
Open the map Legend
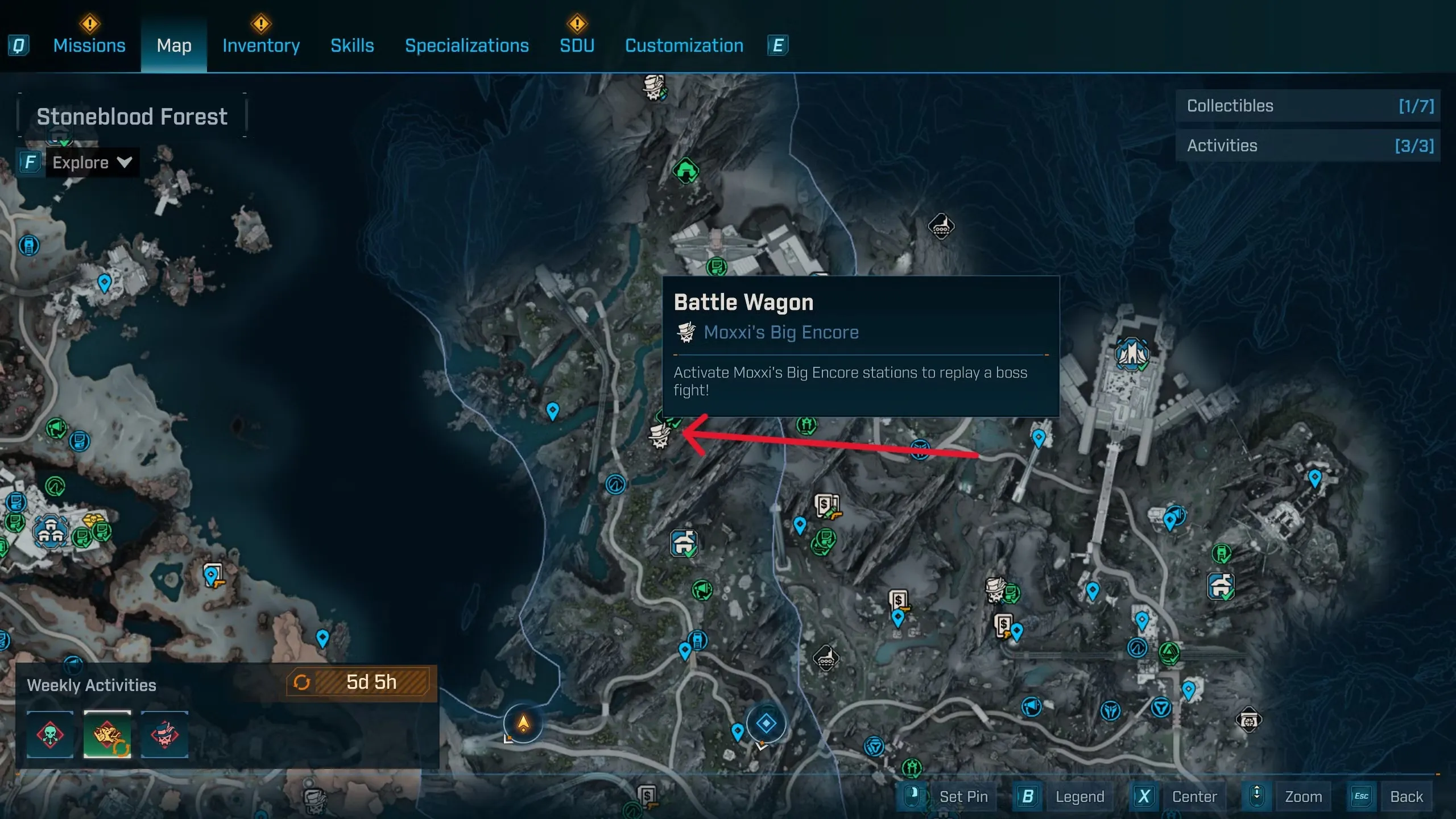(1079, 796)
